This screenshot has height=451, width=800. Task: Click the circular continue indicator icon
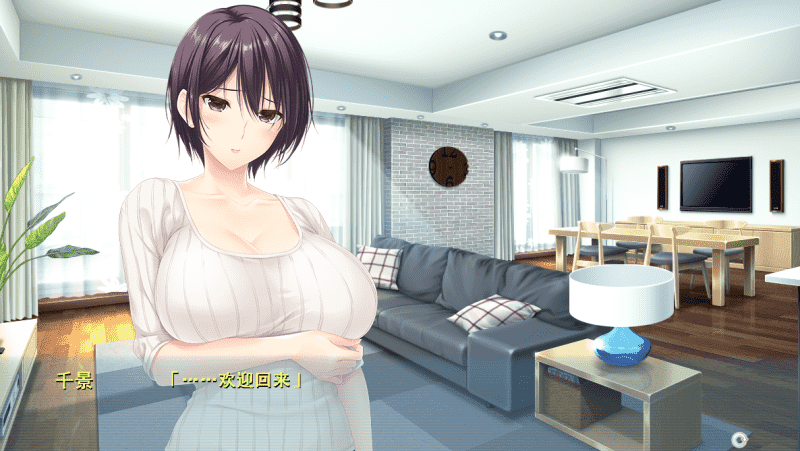coord(739,438)
